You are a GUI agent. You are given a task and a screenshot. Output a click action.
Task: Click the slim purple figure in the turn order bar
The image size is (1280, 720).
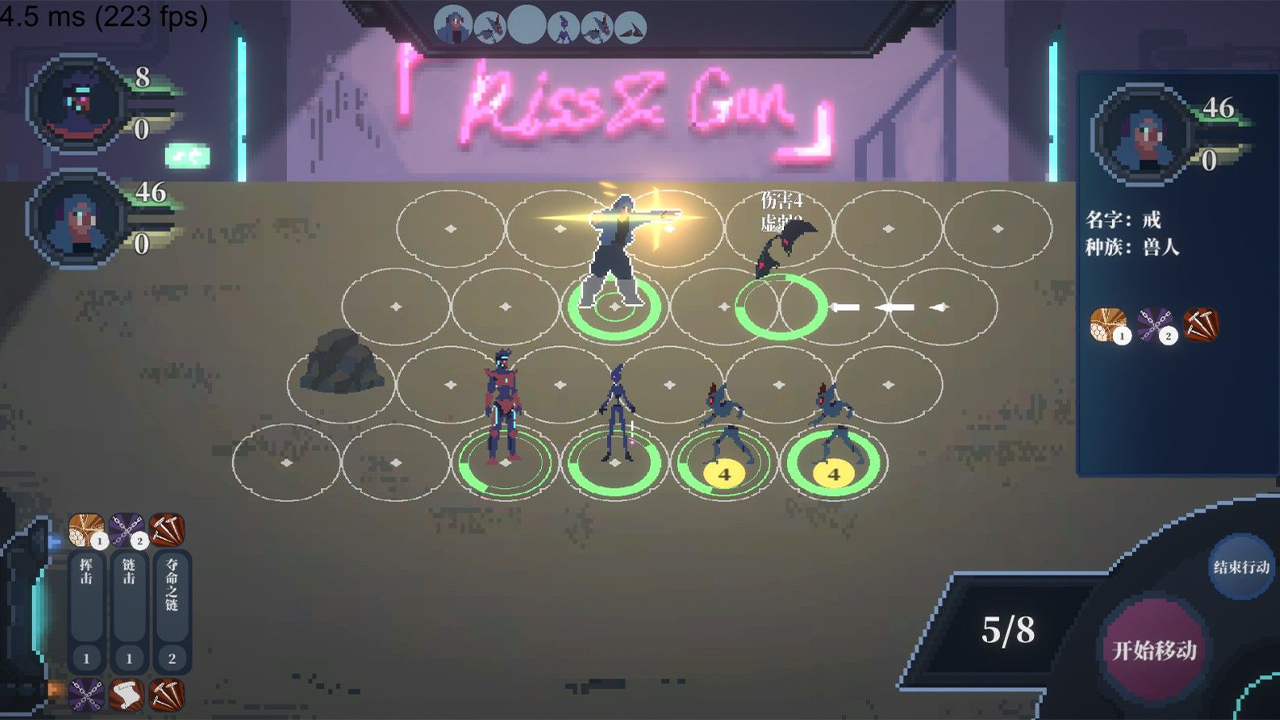(564, 25)
